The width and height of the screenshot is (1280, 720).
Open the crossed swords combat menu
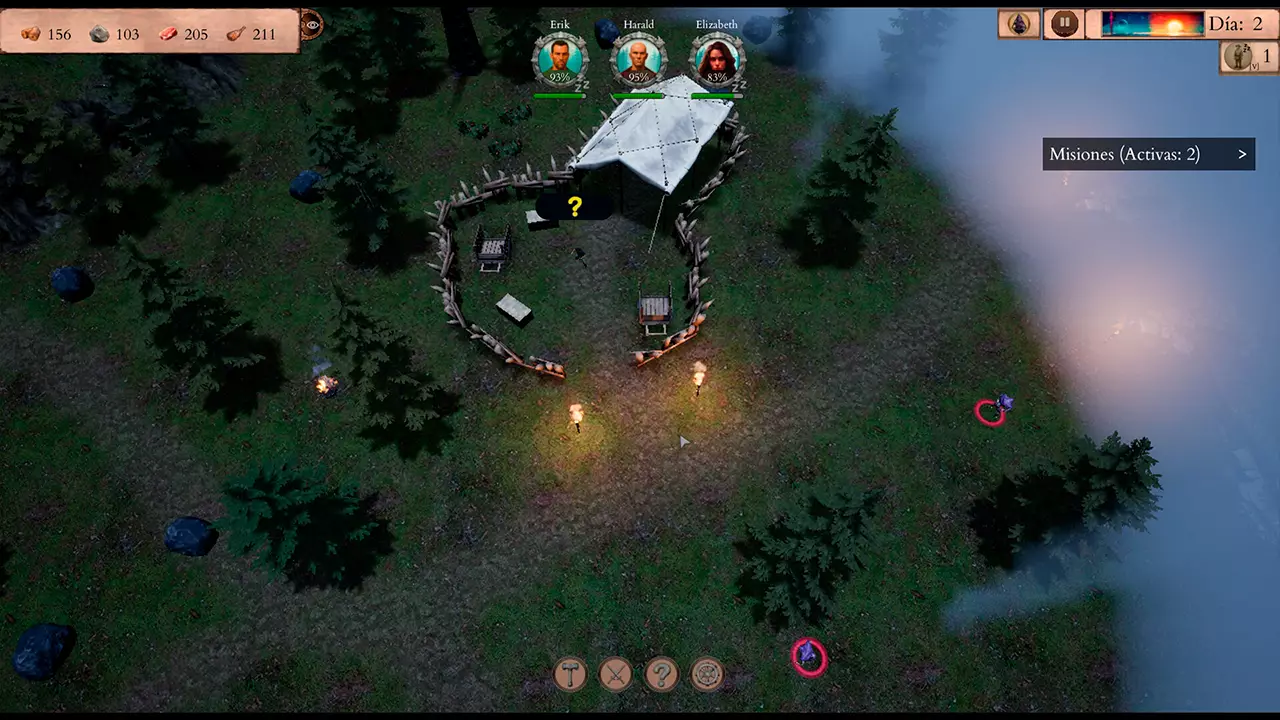point(616,675)
